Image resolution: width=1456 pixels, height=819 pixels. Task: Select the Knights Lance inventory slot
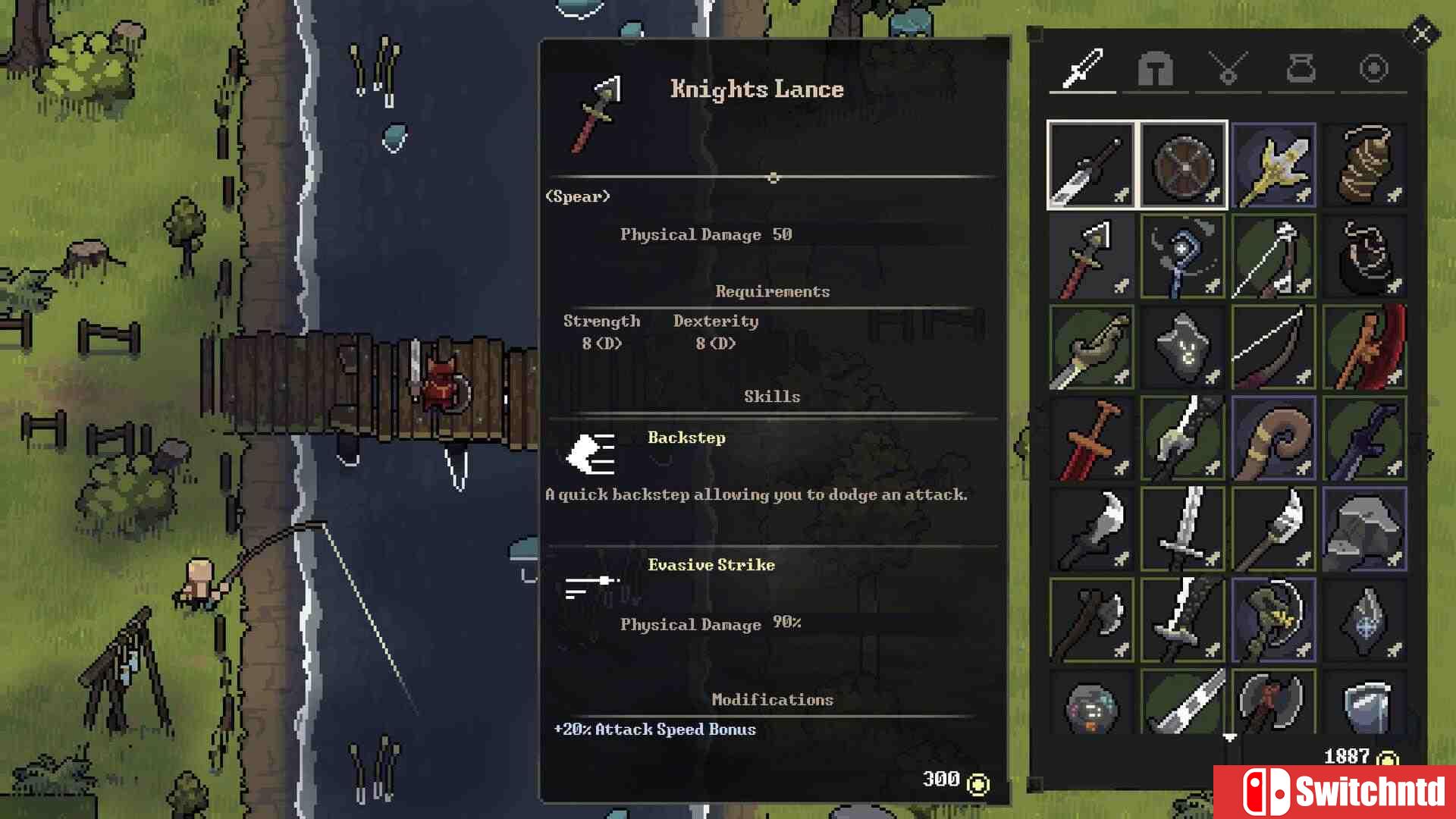click(x=1091, y=256)
